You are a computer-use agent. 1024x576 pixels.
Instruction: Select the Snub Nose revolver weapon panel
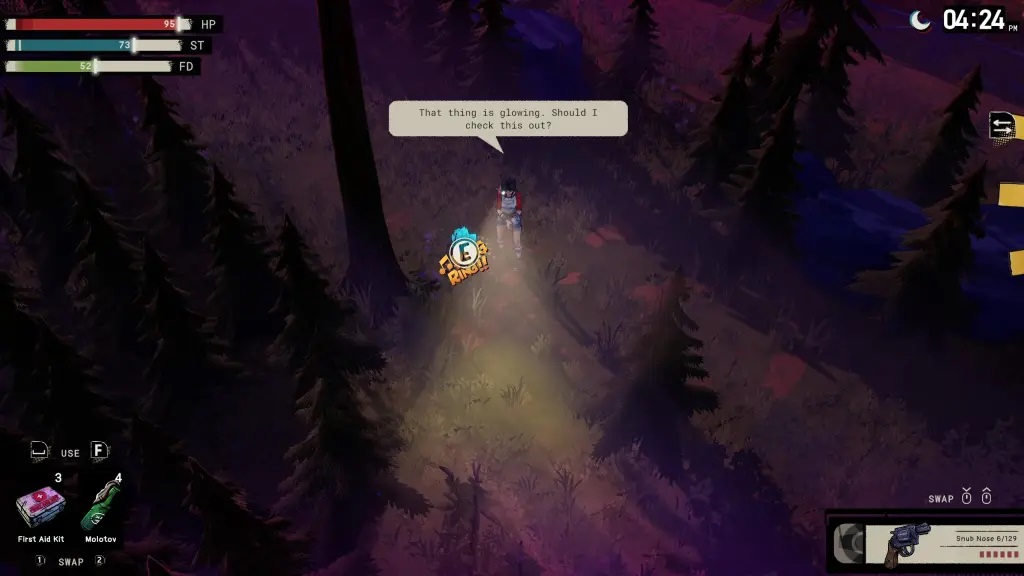[x=925, y=543]
